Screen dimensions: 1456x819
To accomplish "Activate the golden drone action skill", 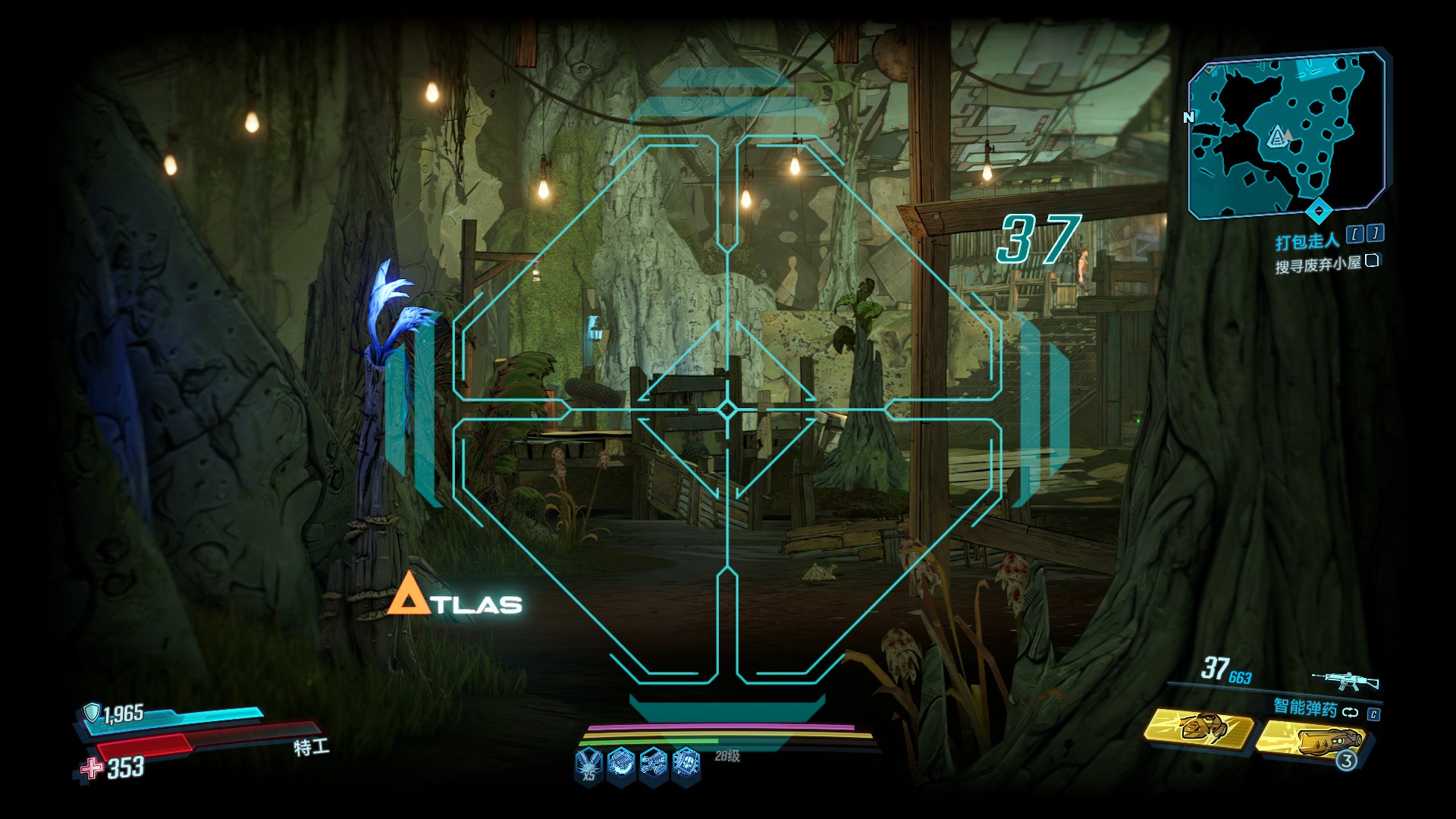I will (1199, 728).
